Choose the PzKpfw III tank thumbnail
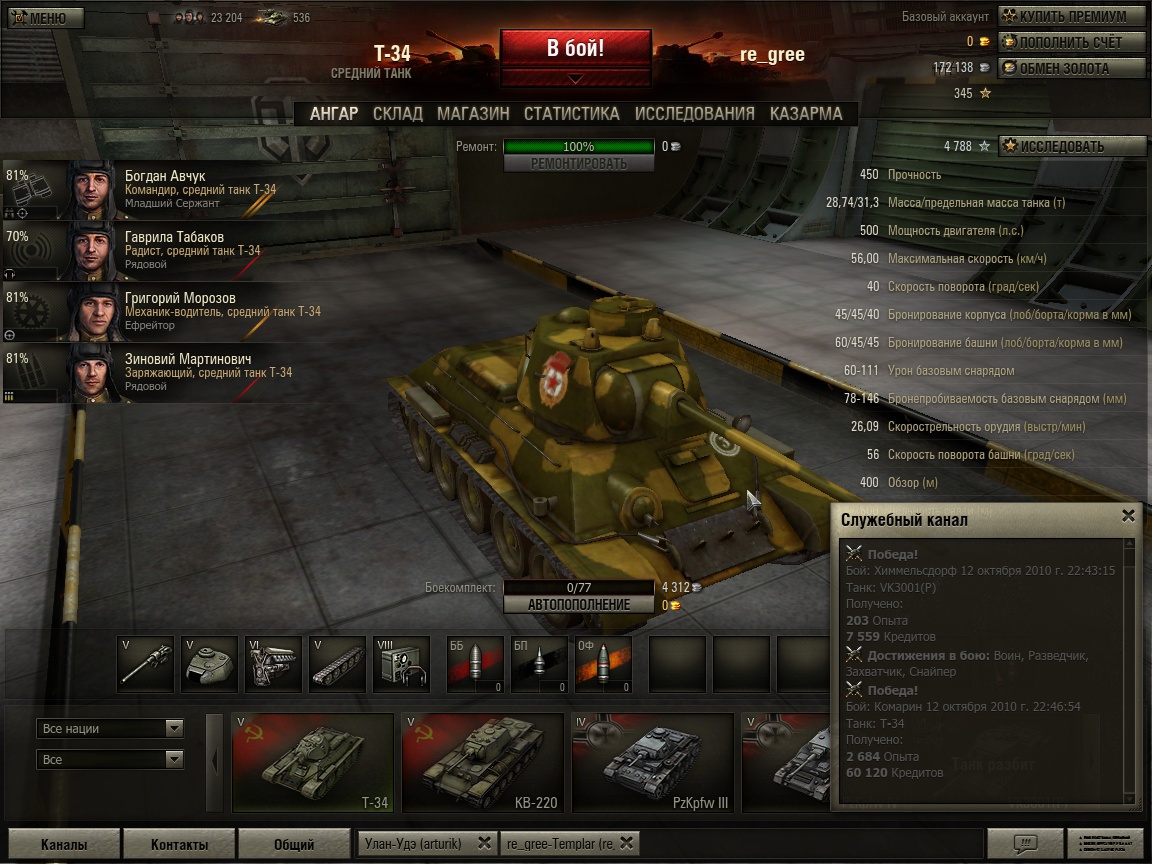Viewport: 1152px width, 864px height. [x=653, y=762]
